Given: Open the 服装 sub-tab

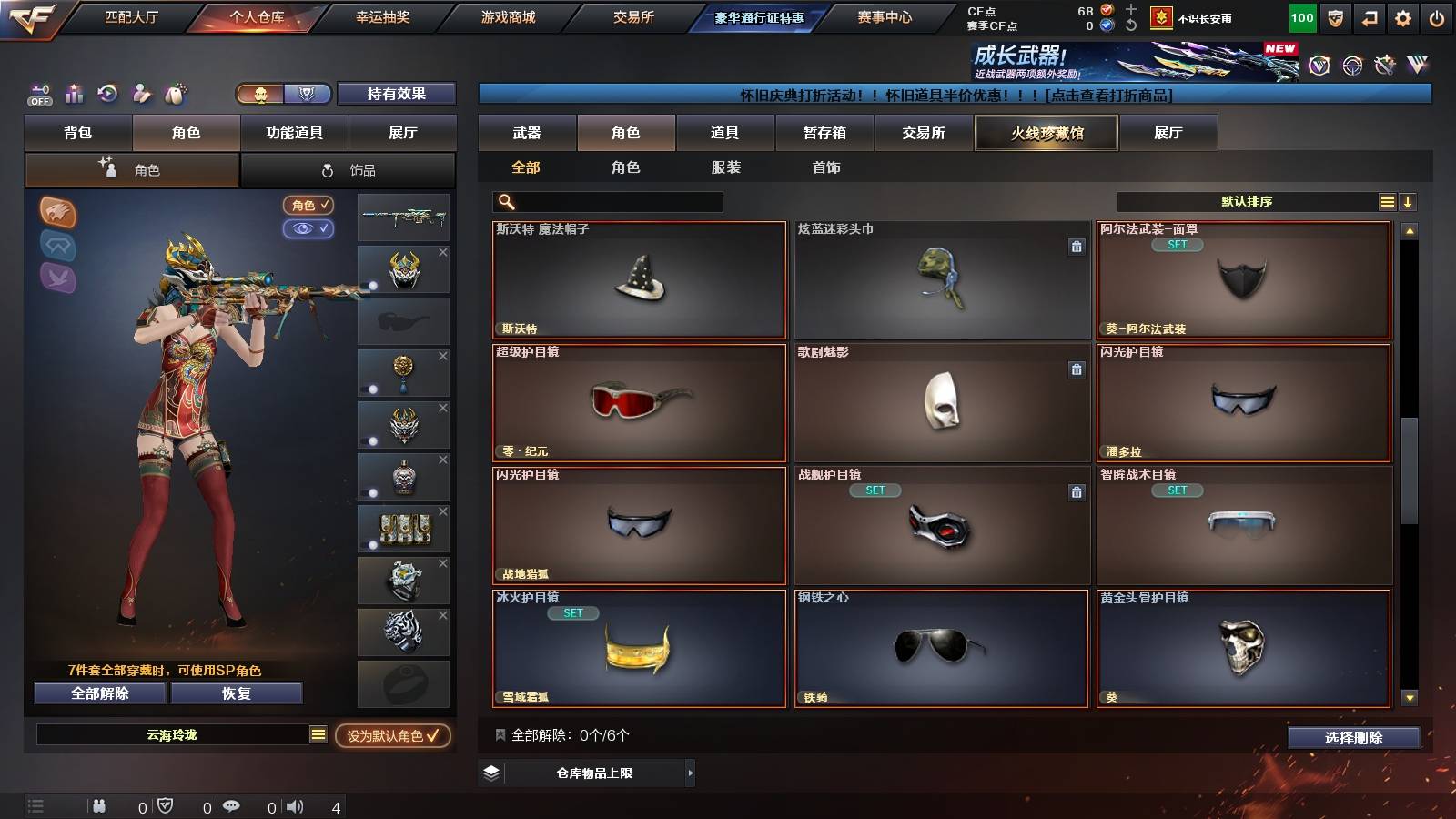Looking at the screenshot, I should pyautogui.click(x=726, y=167).
